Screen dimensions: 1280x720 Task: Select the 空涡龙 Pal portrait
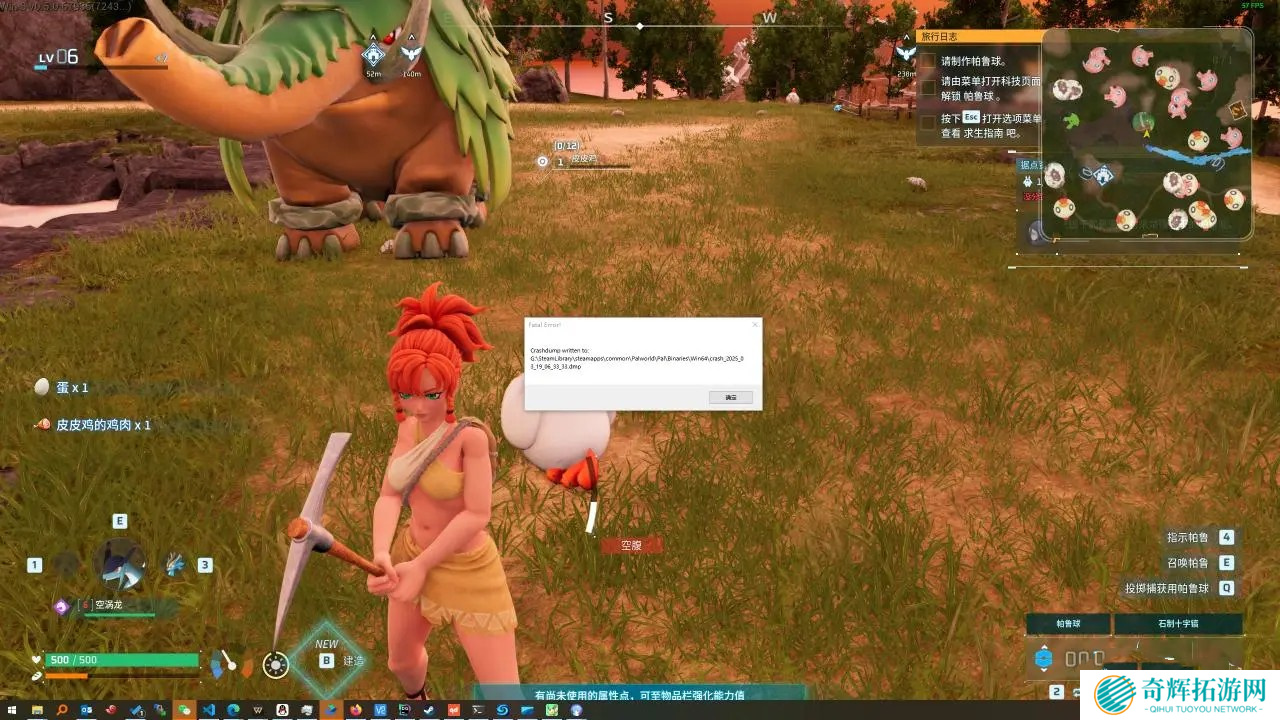pos(119,563)
